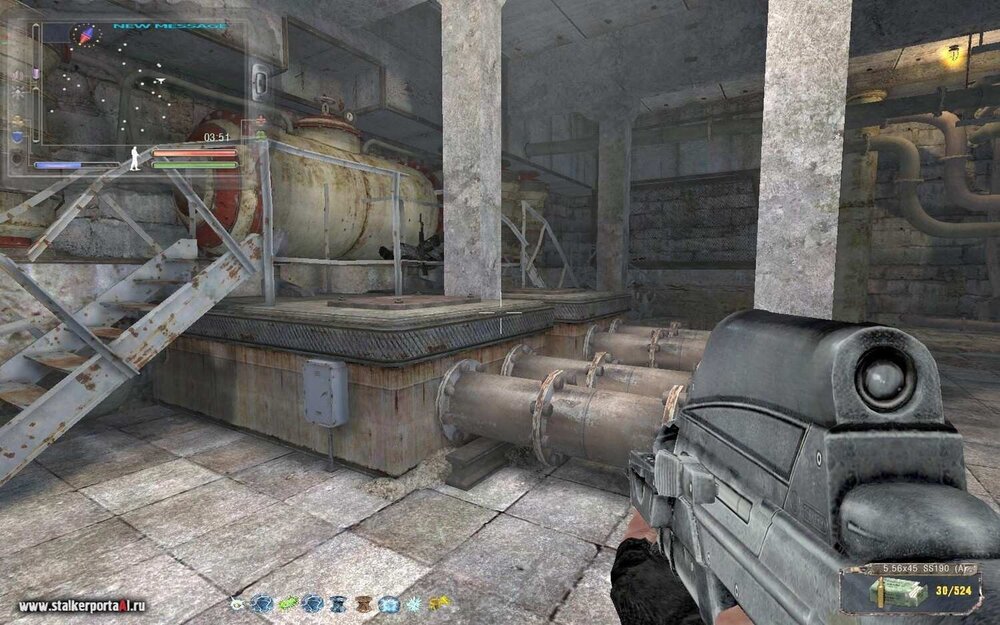Select the small white ring artifact
This screenshot has width=1000, height=625.
(236, 603)
